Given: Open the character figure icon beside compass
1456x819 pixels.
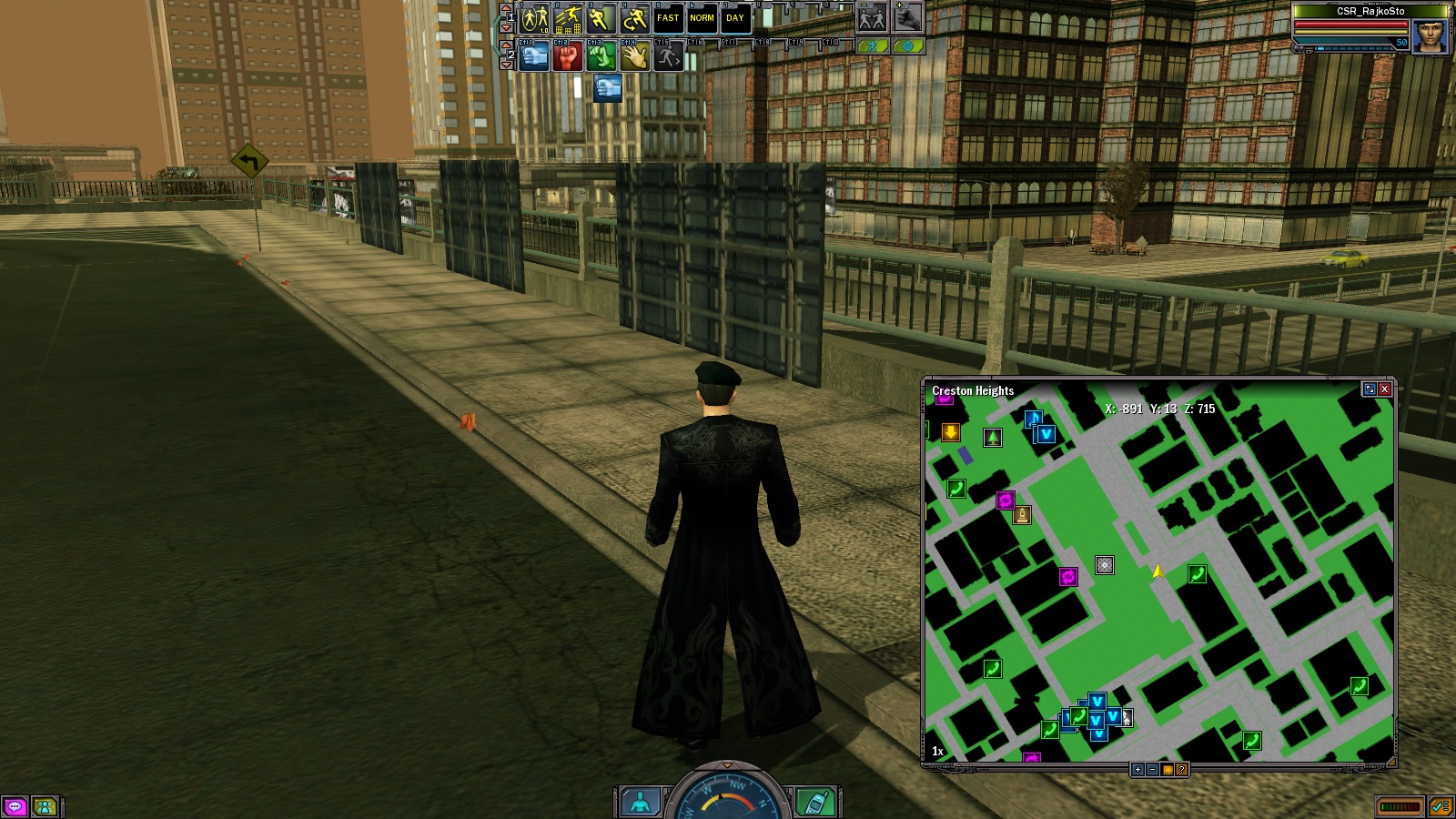Looking at the screenshot, I should [x=642, y=802].
